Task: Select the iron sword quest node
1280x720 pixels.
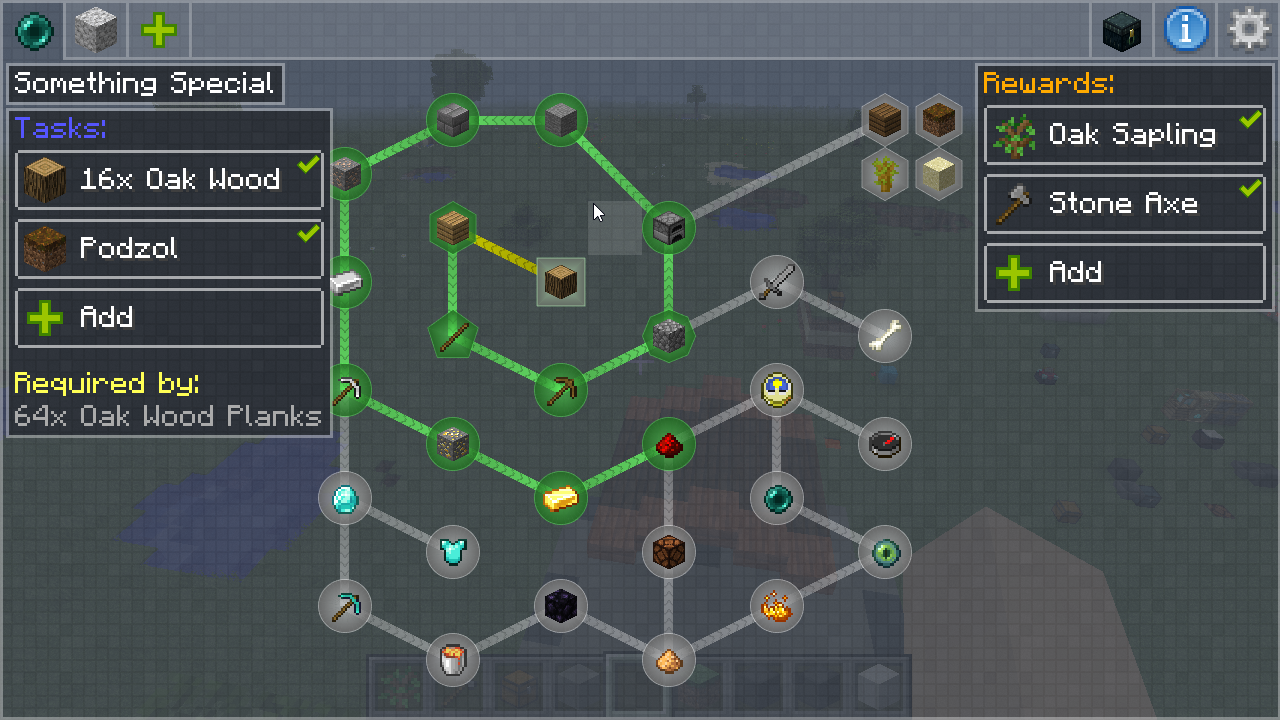Action: (777, 281)
